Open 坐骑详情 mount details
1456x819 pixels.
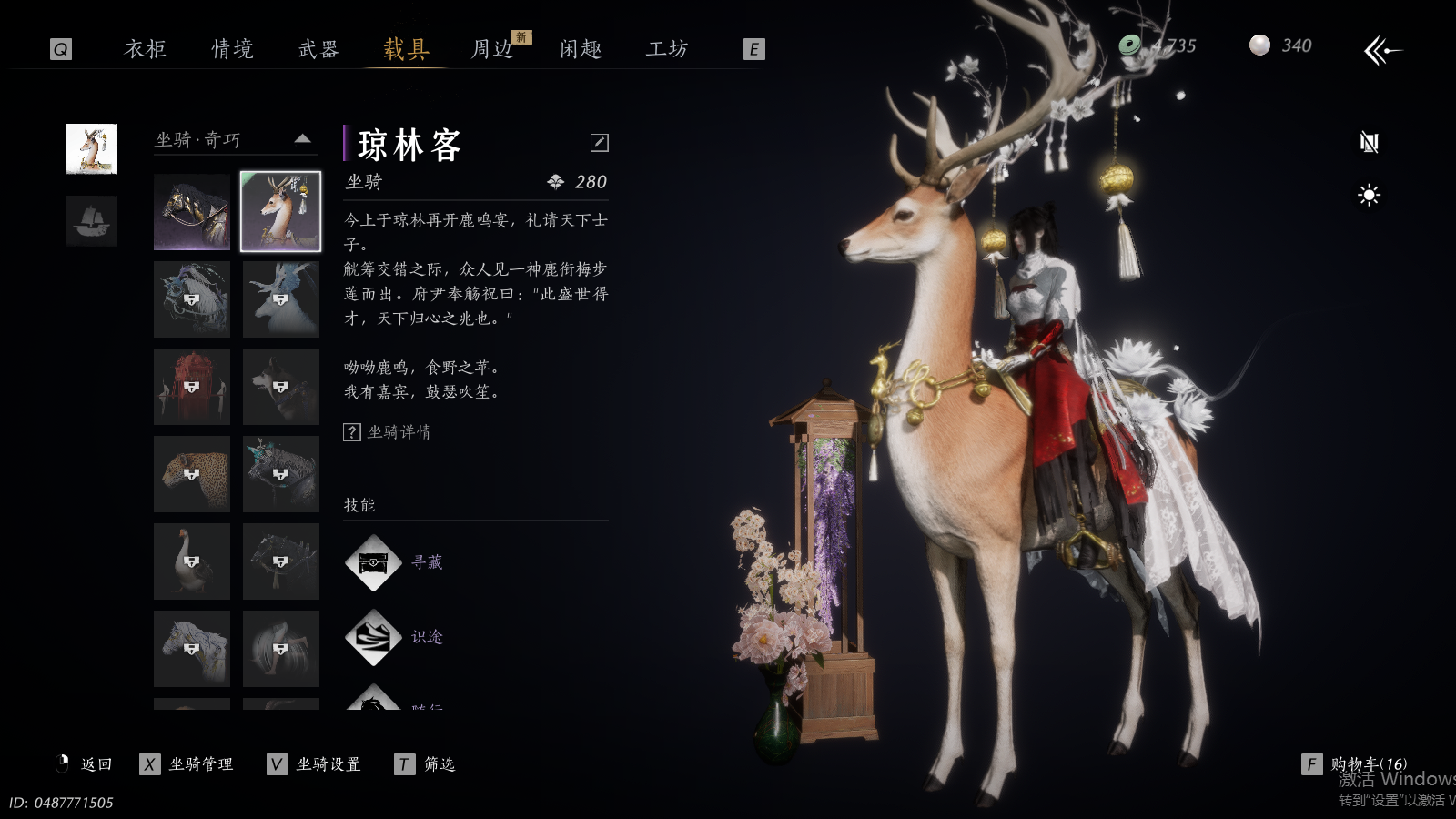(x=389, y=432)
